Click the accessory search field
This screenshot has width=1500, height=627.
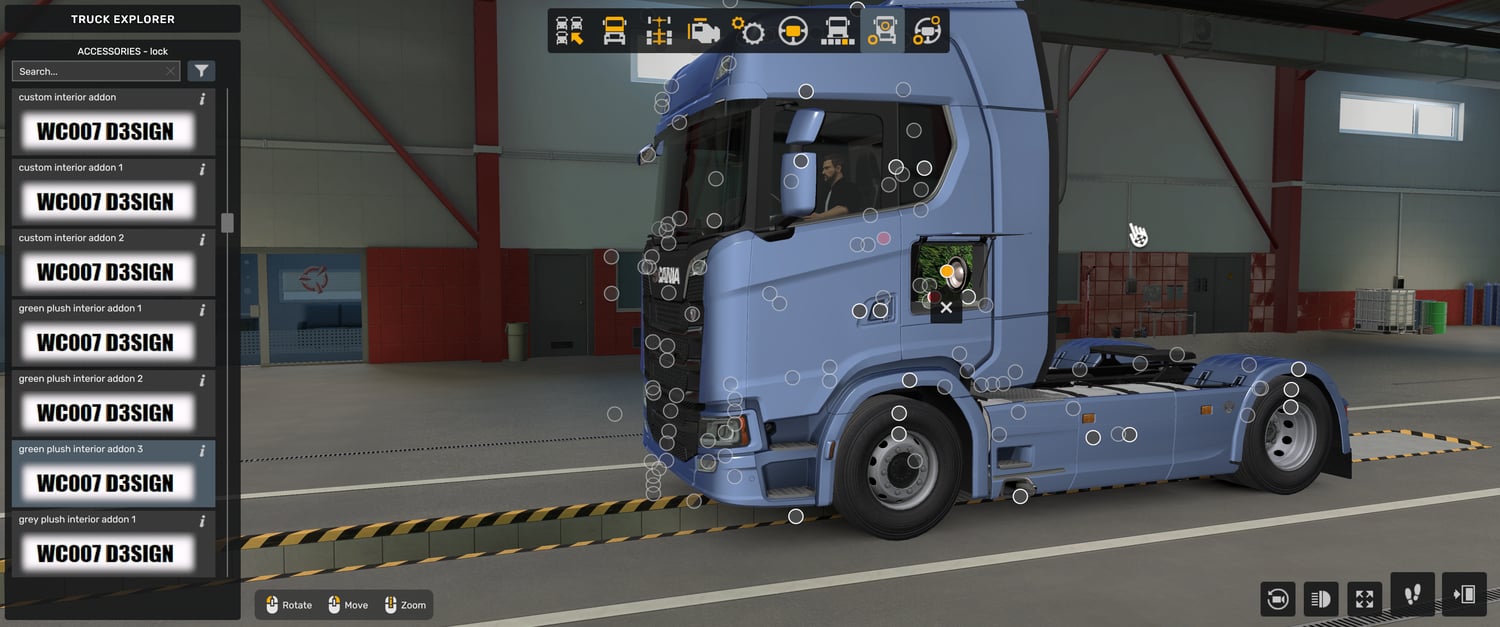89,71
